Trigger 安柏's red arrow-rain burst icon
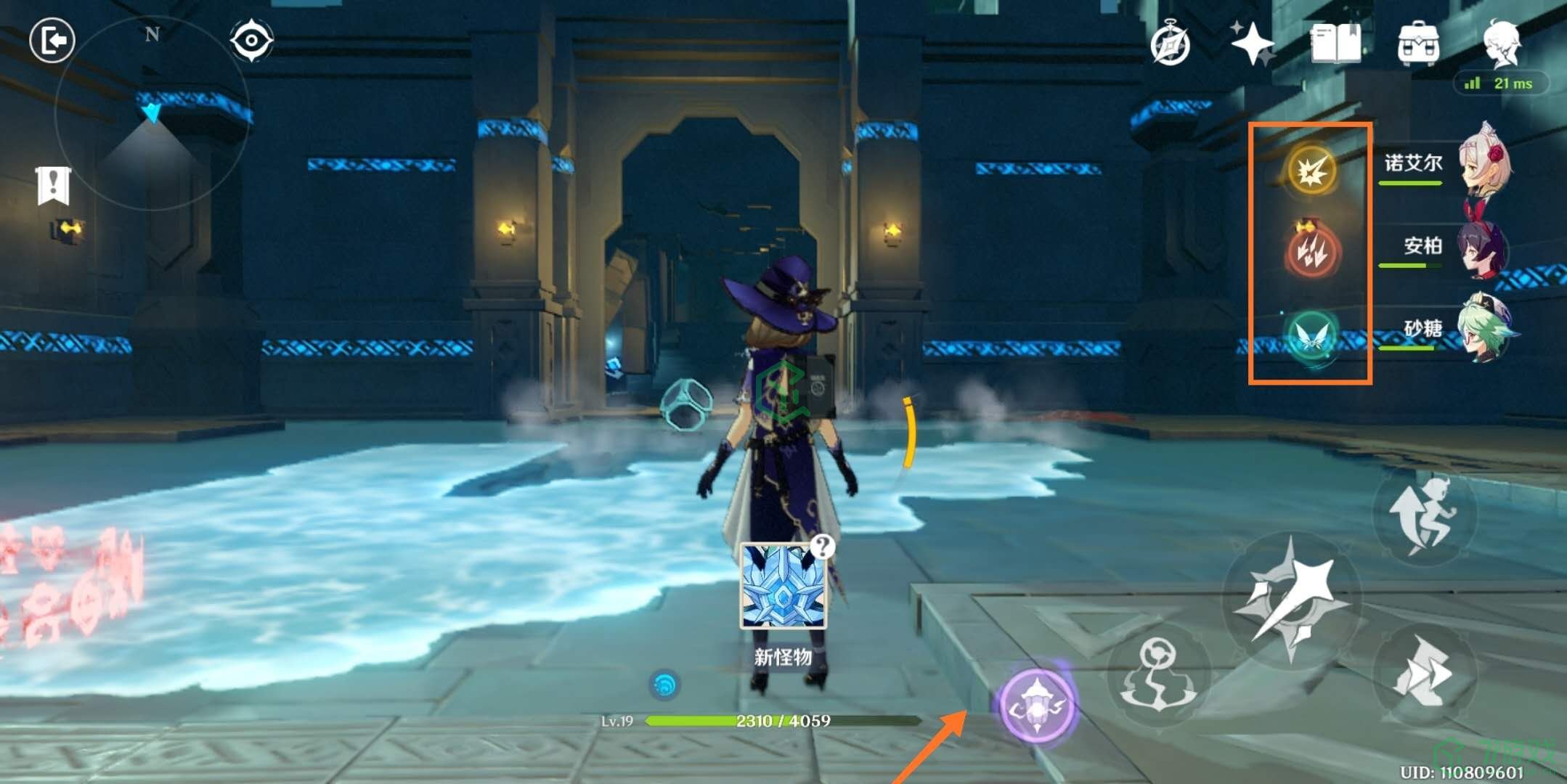The image size is (1567, 784). (1311, 253)
